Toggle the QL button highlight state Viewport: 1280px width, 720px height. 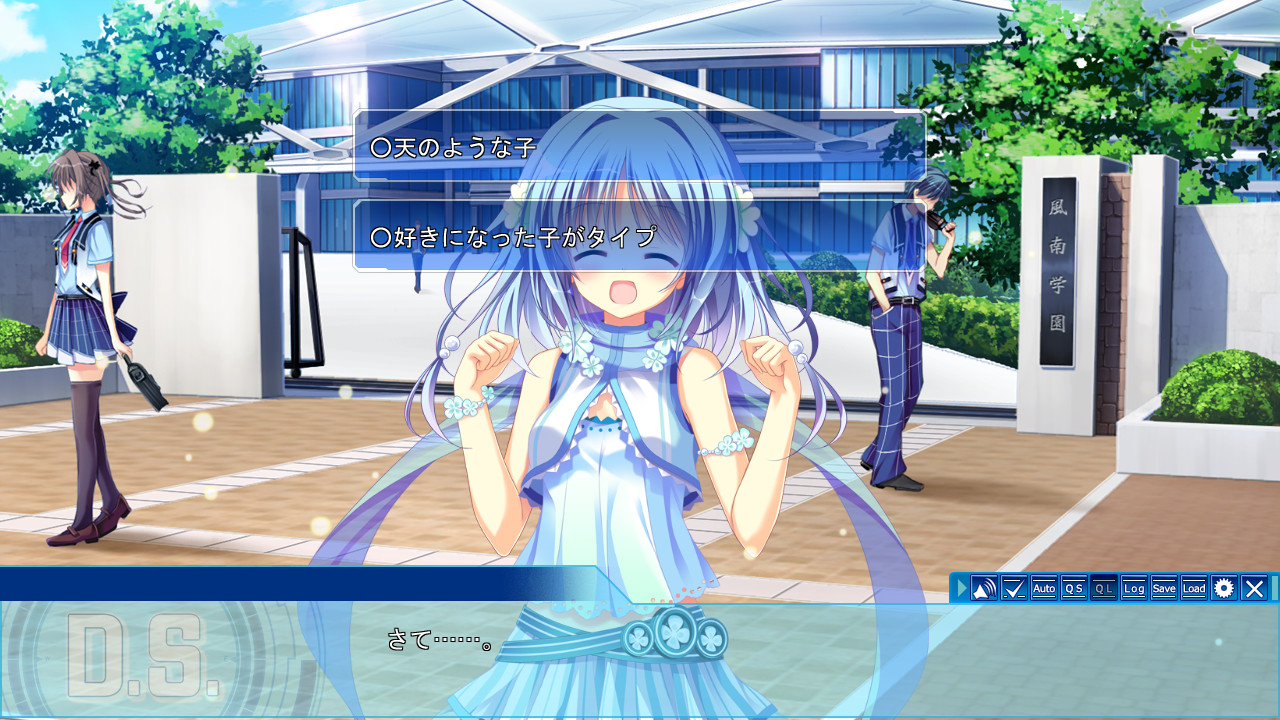[1104, 590]
